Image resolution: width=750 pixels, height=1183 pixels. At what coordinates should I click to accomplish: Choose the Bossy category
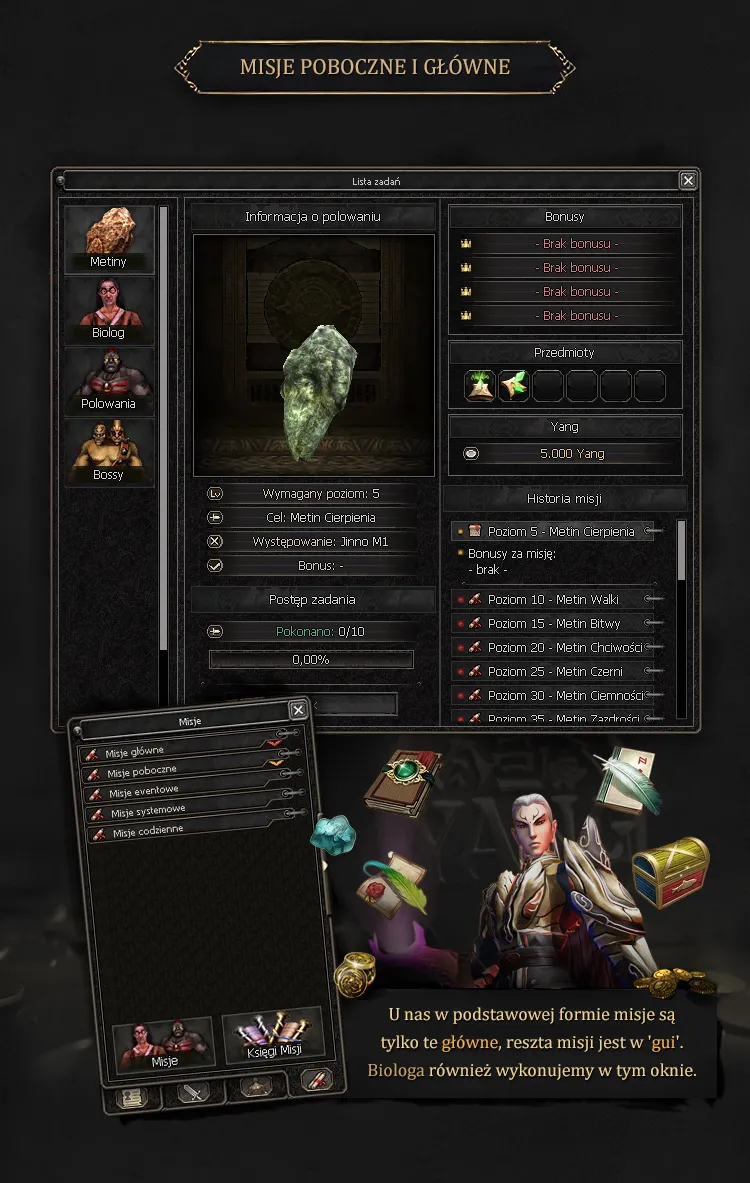(109, 452)
